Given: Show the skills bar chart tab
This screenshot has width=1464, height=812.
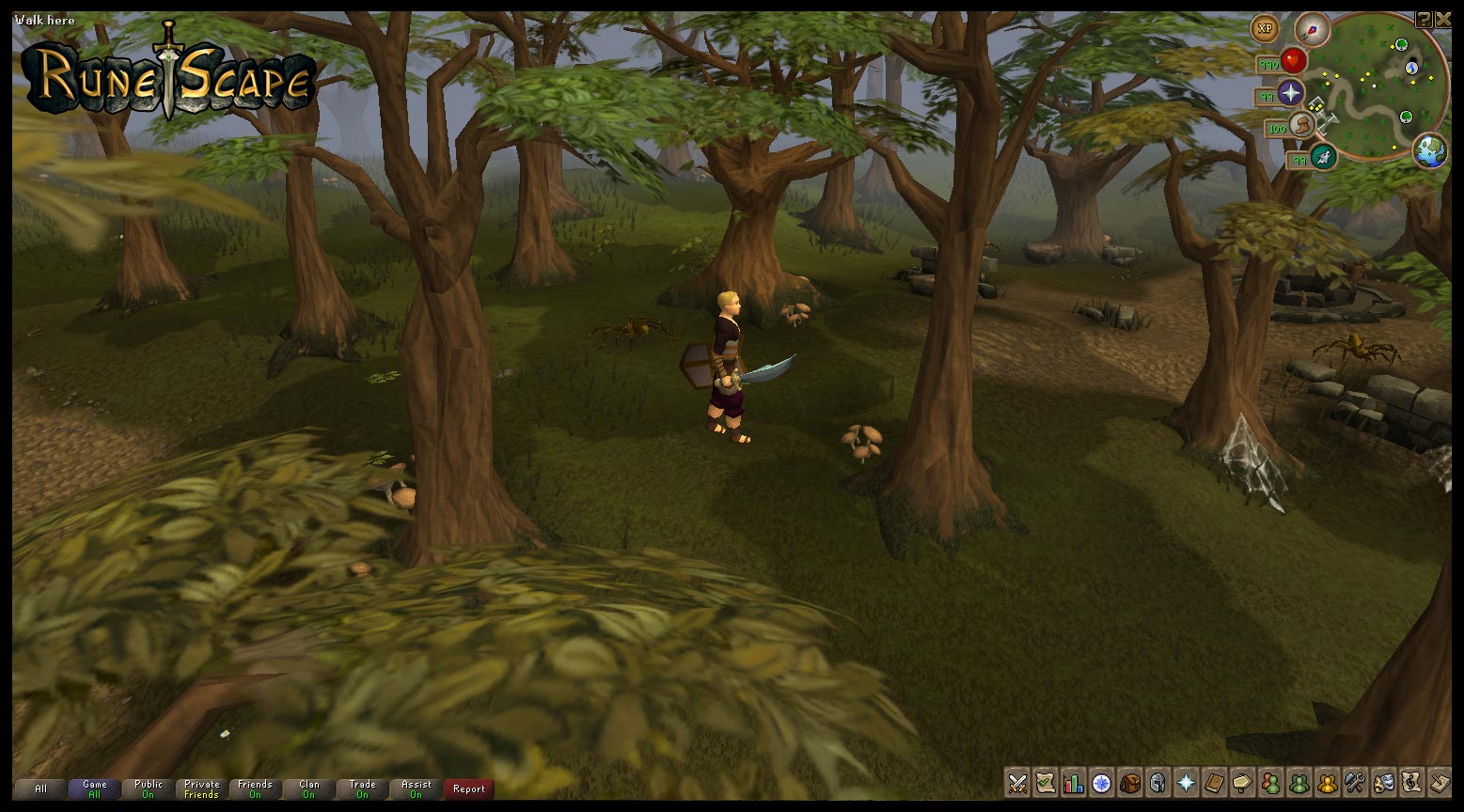Looking at the screenshot, I should click(1073, 783).
